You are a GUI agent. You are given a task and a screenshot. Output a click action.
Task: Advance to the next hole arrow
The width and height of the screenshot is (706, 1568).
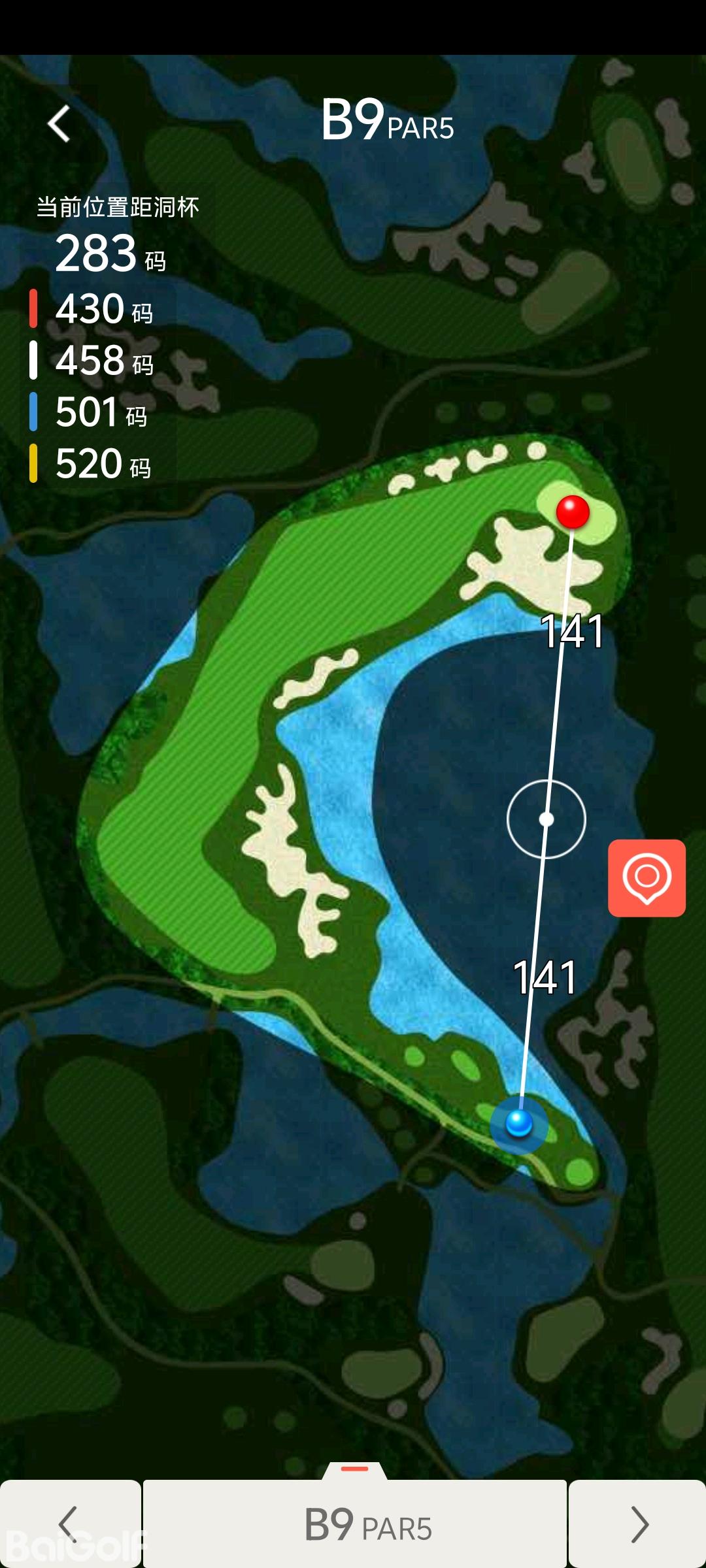637,1524
